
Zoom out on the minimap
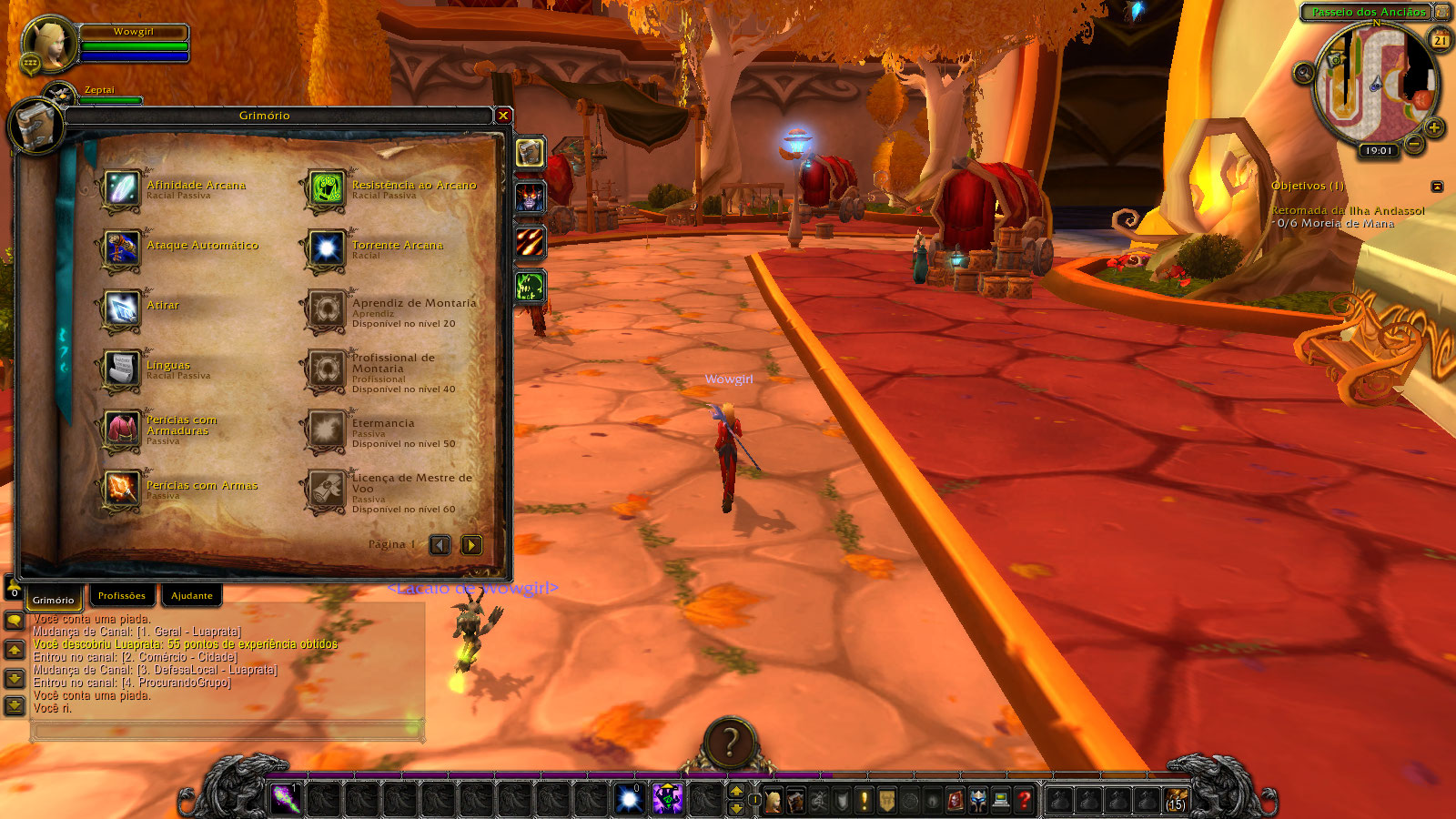point(1414,144)
